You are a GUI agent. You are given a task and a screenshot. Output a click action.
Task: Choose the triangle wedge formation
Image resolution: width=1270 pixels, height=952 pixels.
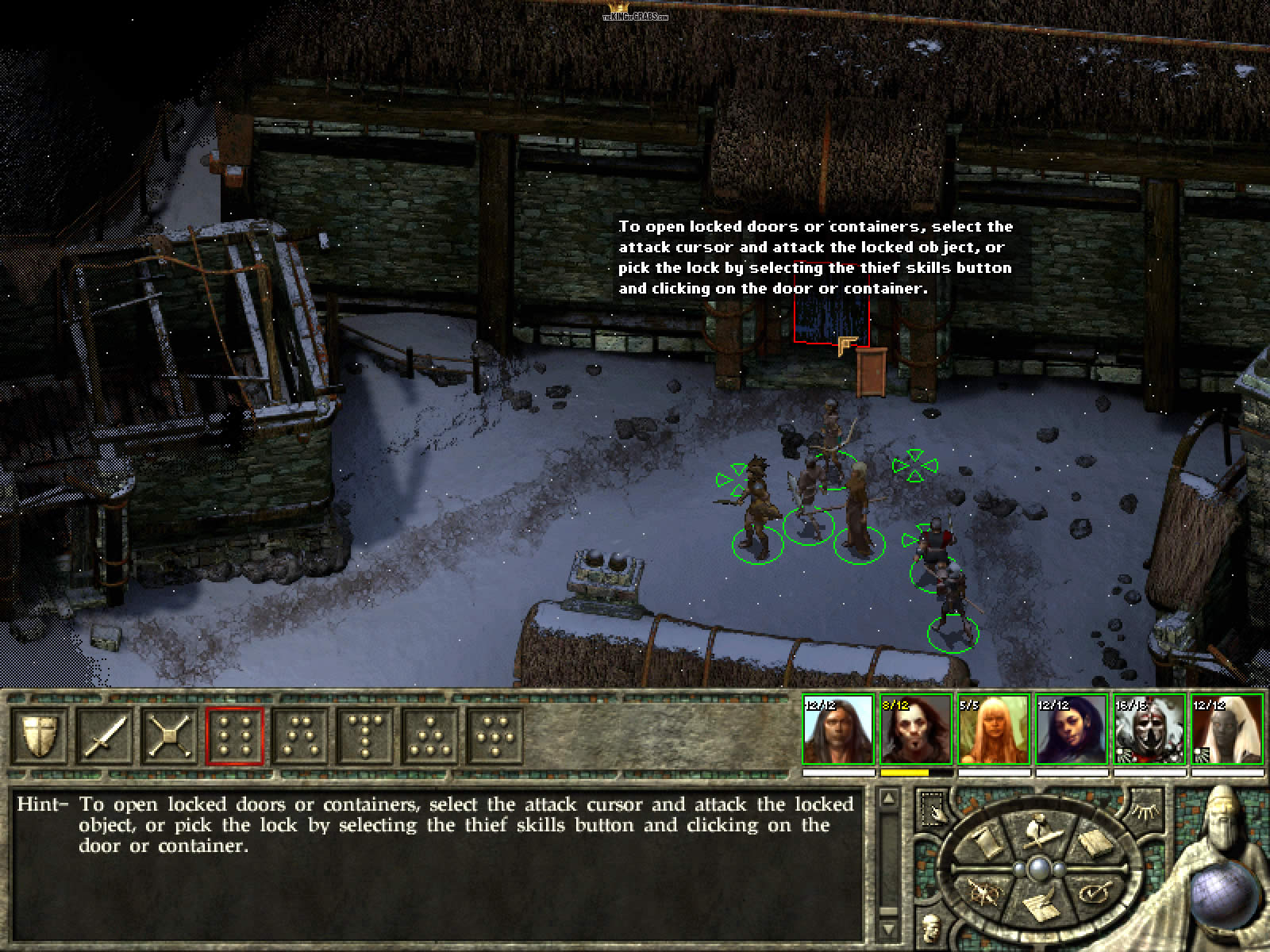[x=430, y=735]
